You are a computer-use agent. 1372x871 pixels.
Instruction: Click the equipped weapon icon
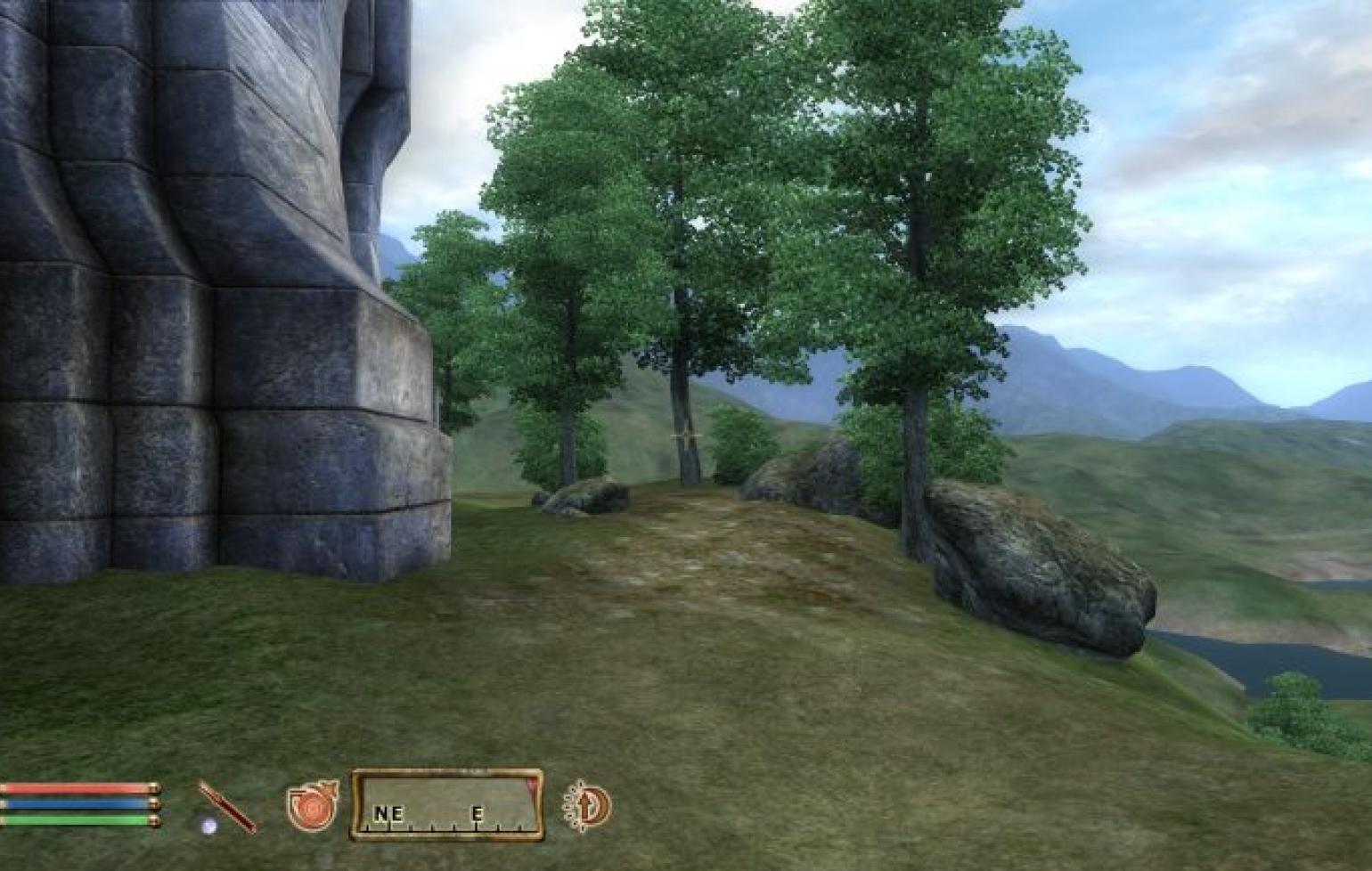click(226, 807)
